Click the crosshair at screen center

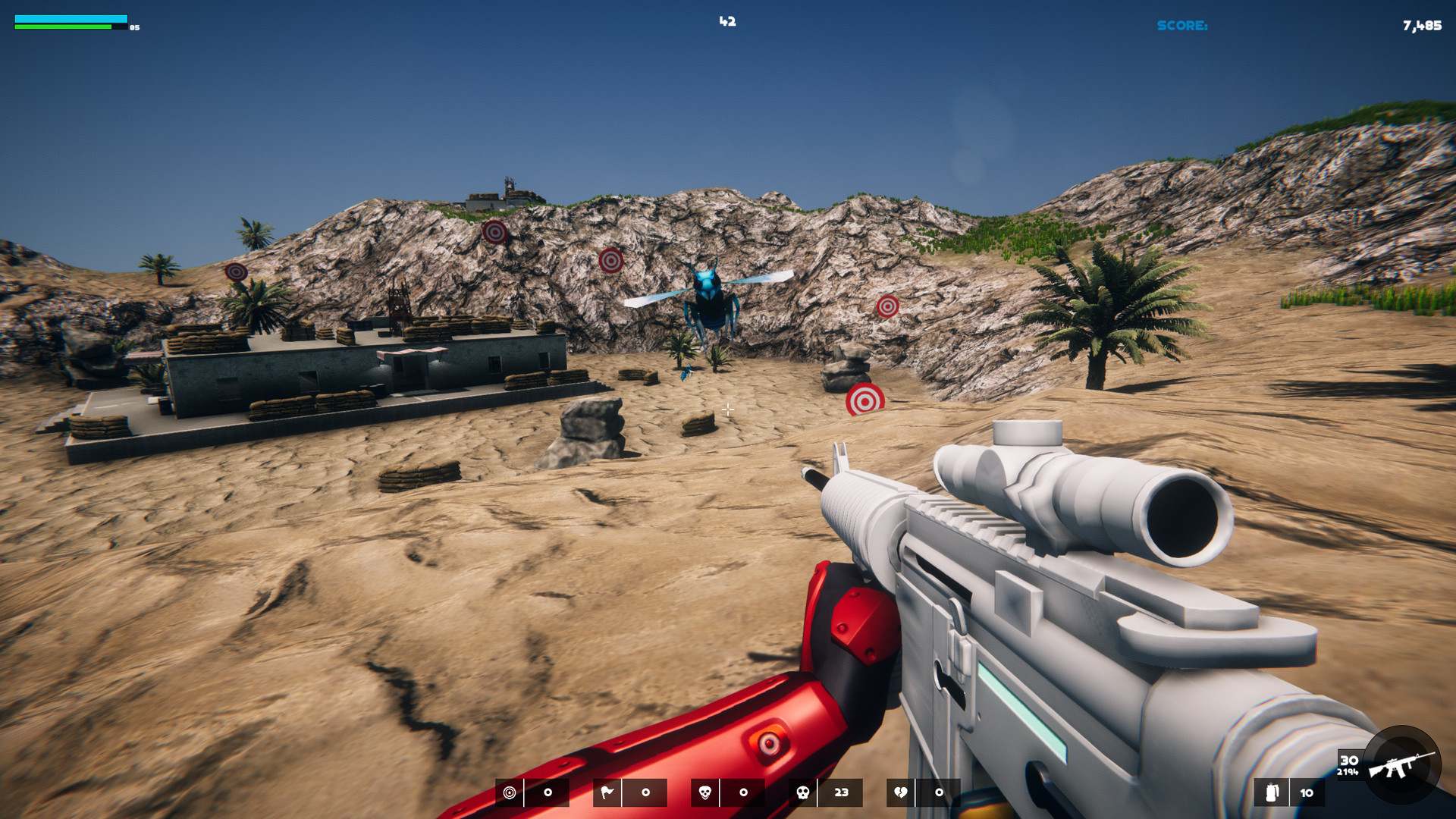[728, 409]
